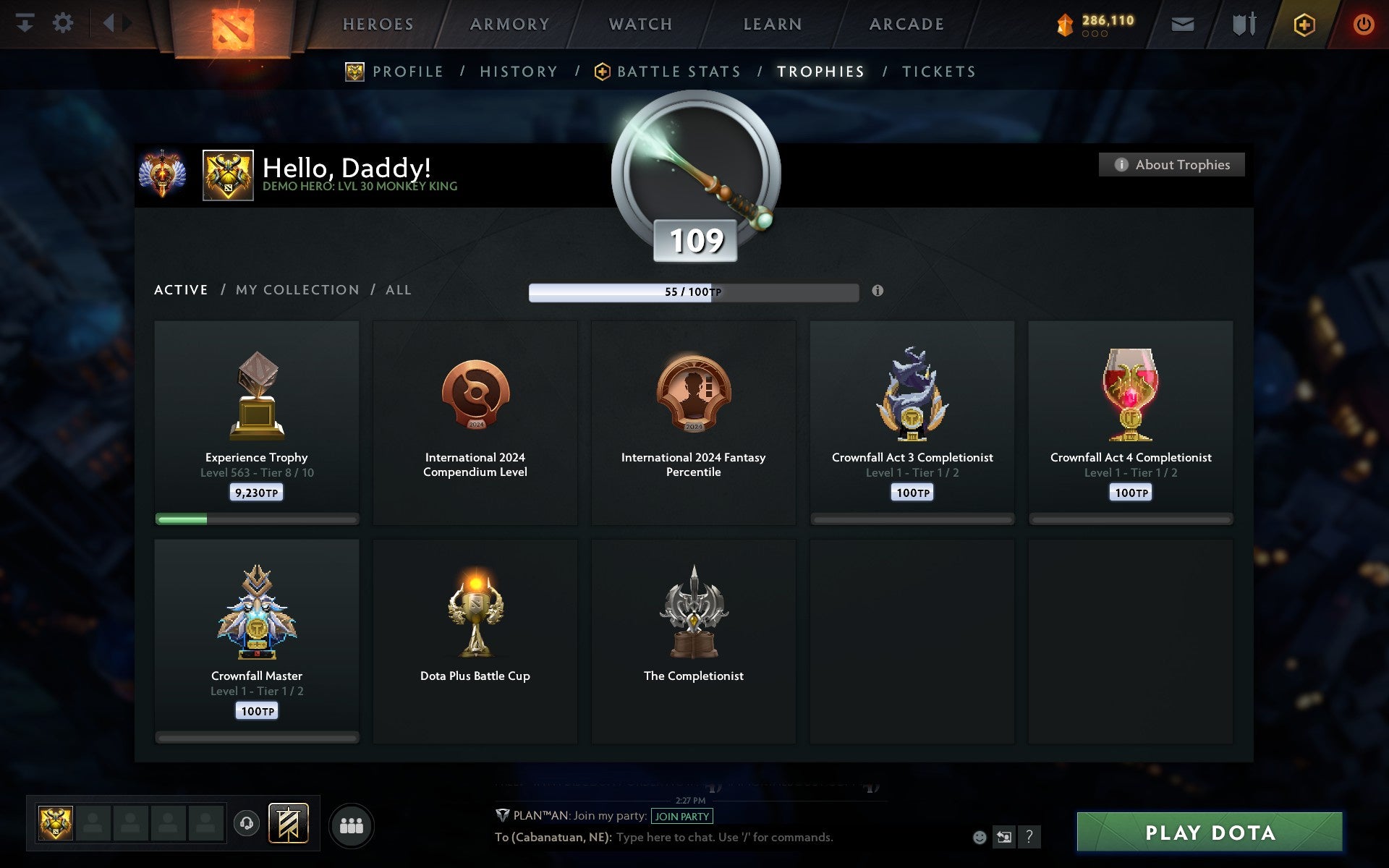
Task: Click the power button to exit
Action: point(1364,23)
